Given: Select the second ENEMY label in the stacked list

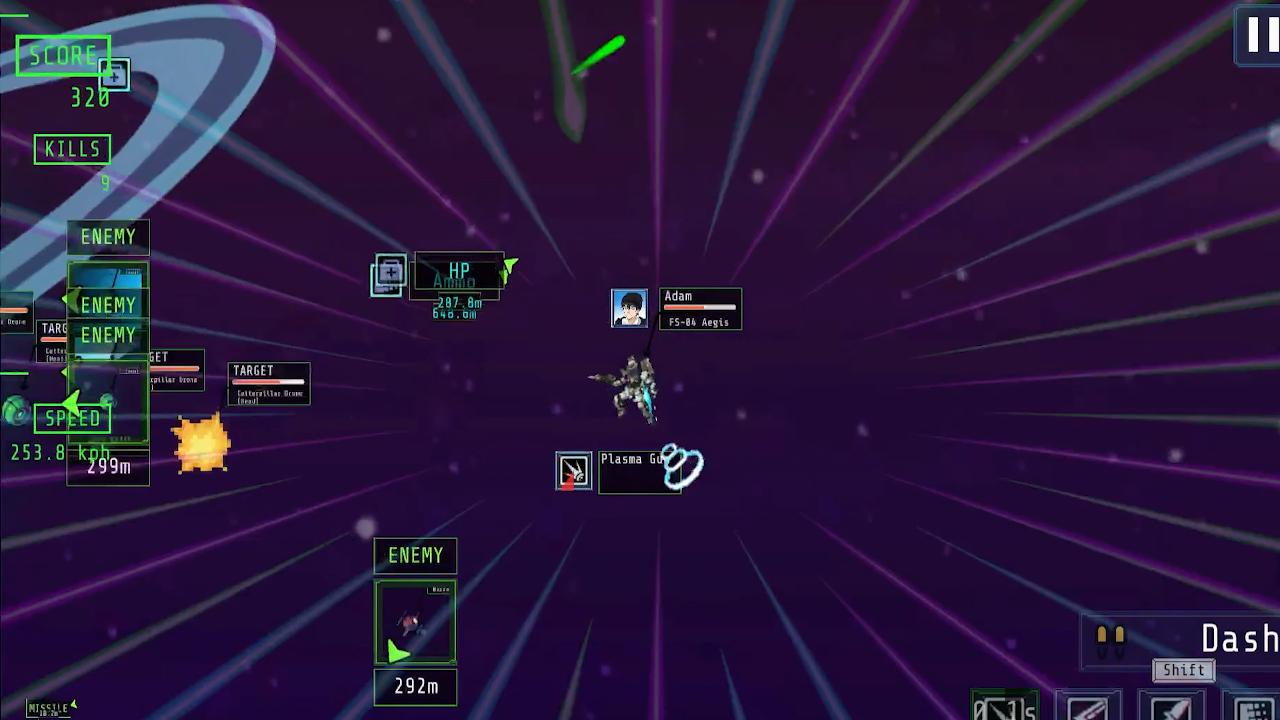Looking at the screenshot, I should point(107,304).
